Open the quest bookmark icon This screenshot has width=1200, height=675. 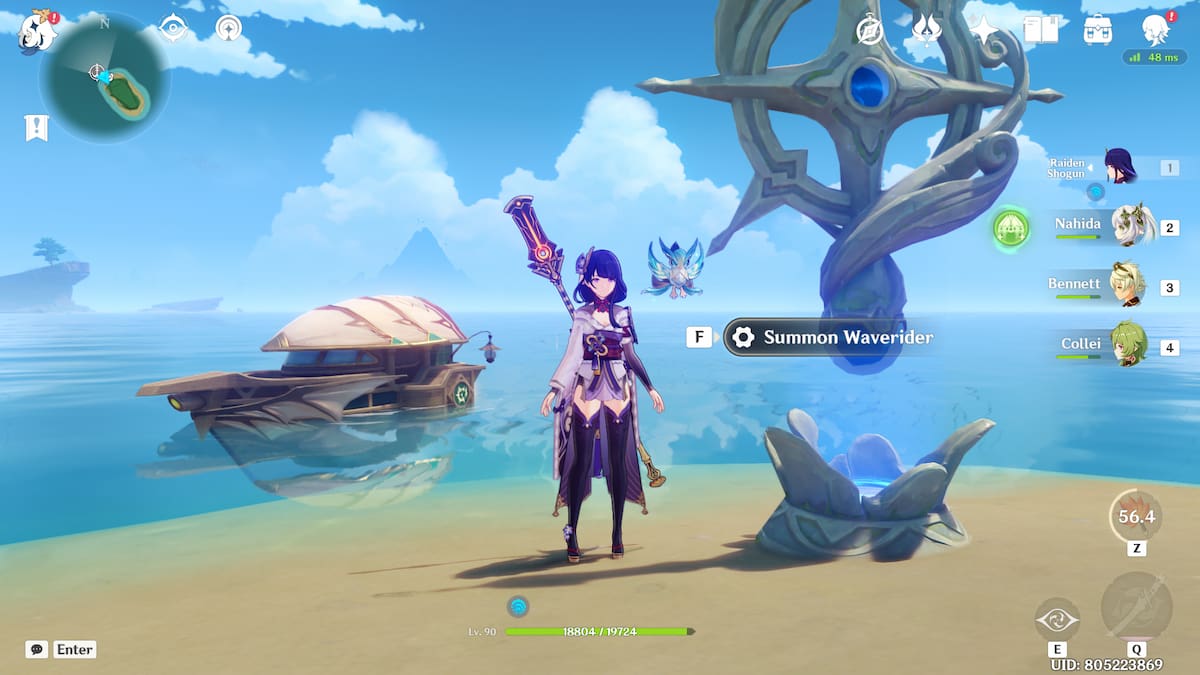[37, 127]
